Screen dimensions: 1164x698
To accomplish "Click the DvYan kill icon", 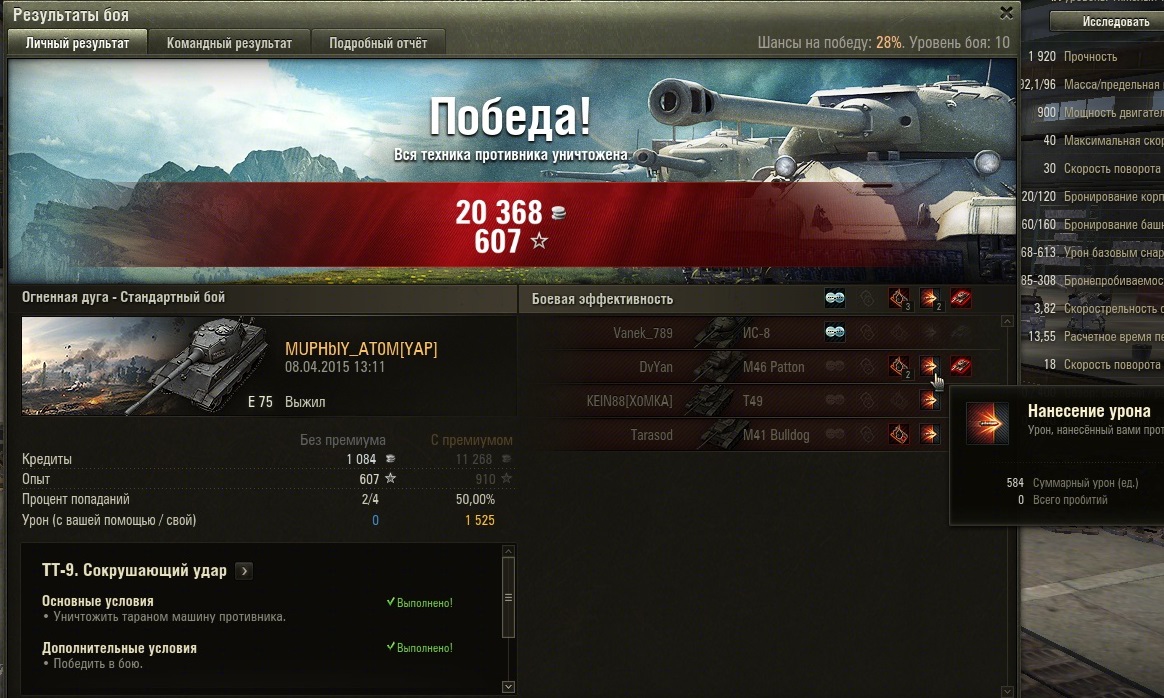I will tap(961, 367).
